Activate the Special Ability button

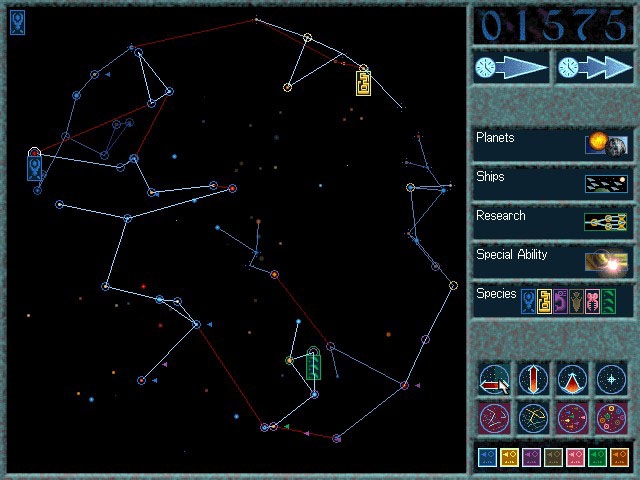552,261
